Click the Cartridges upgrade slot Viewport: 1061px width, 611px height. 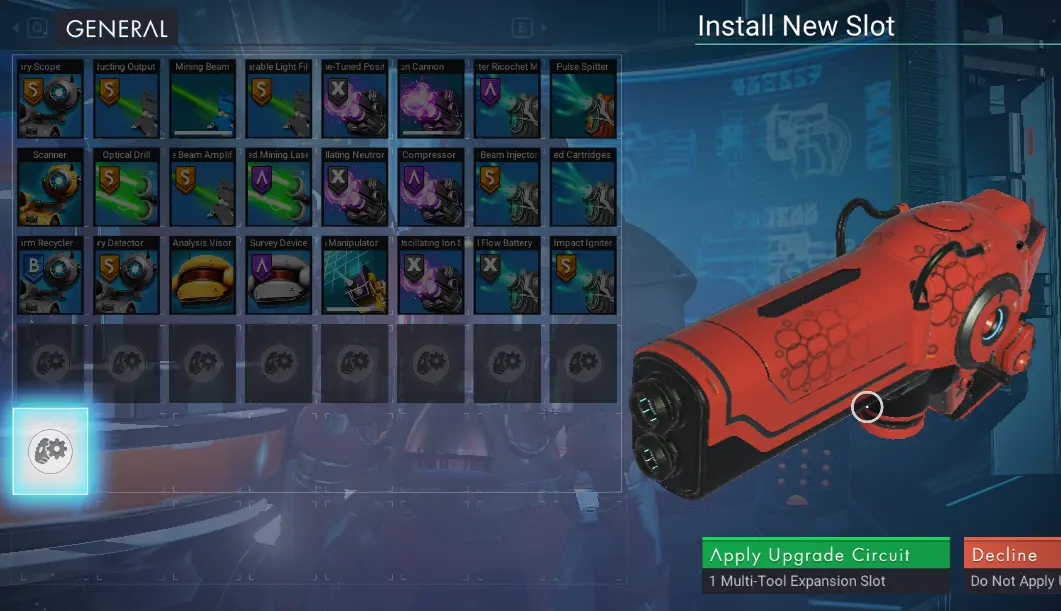[582, 188]
